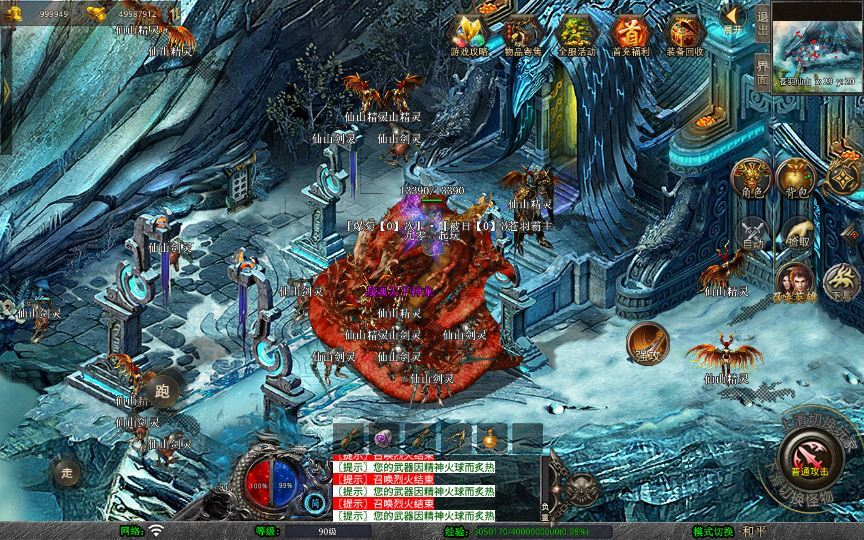Open the 游戏攻略 game guide icon
Viewport: 864px width, 540px height.
click(470, 34)
